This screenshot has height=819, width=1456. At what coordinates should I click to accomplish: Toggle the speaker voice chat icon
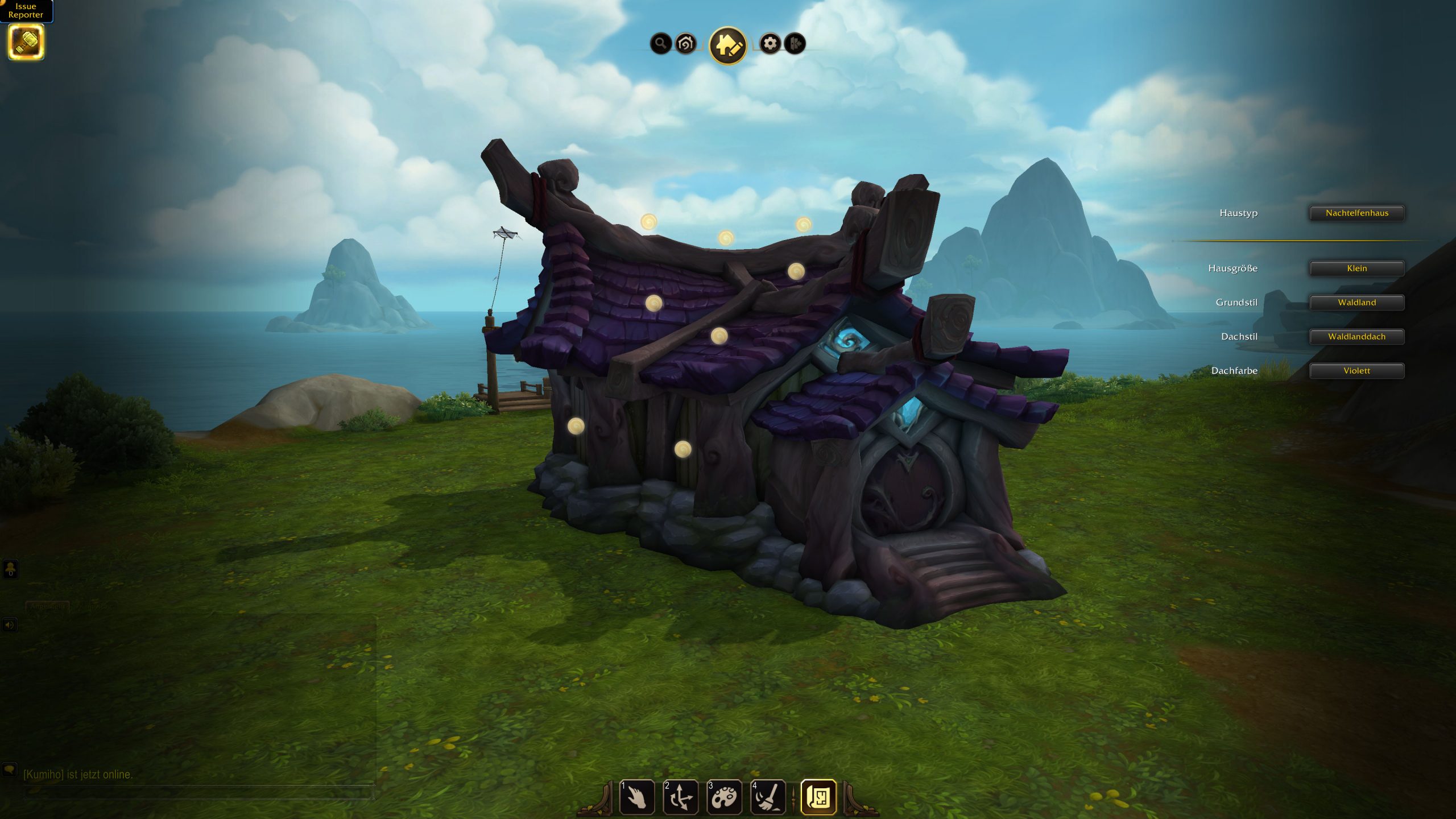10,625
